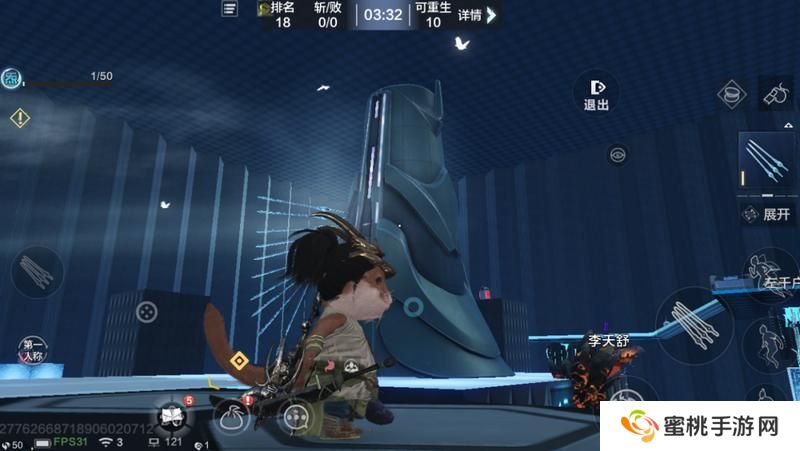Open the quick chat bubble button
Screen dimensions: 800x451
tap(296, 416)
